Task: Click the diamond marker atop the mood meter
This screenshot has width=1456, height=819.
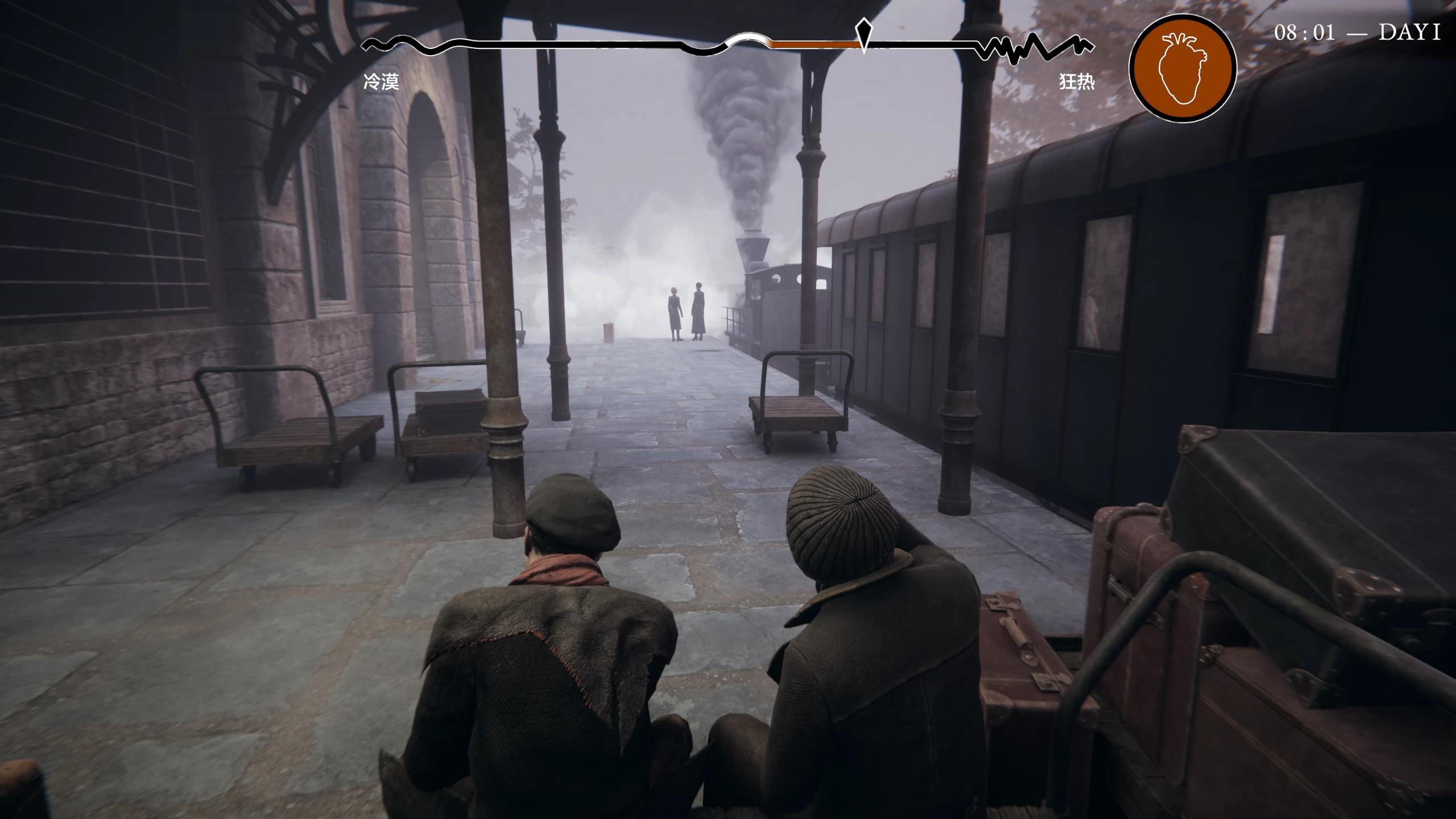Action: click(863, 33)
